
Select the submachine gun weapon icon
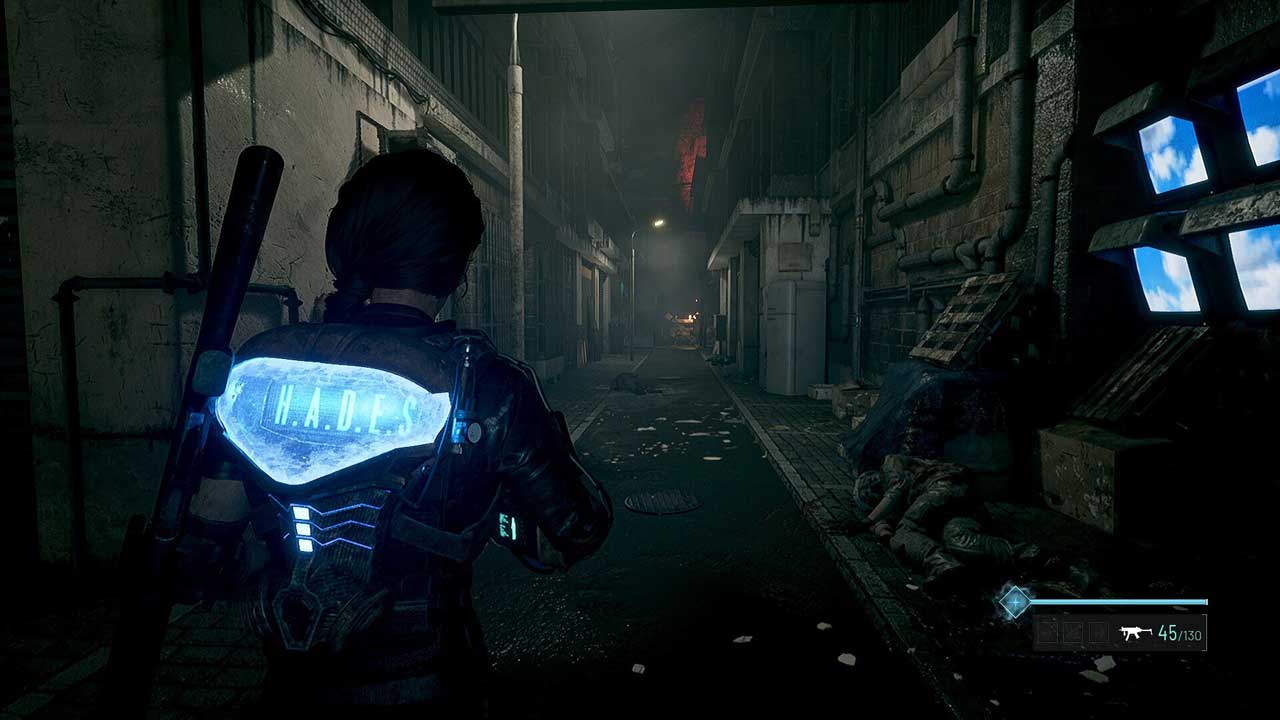coord(1133,633)
